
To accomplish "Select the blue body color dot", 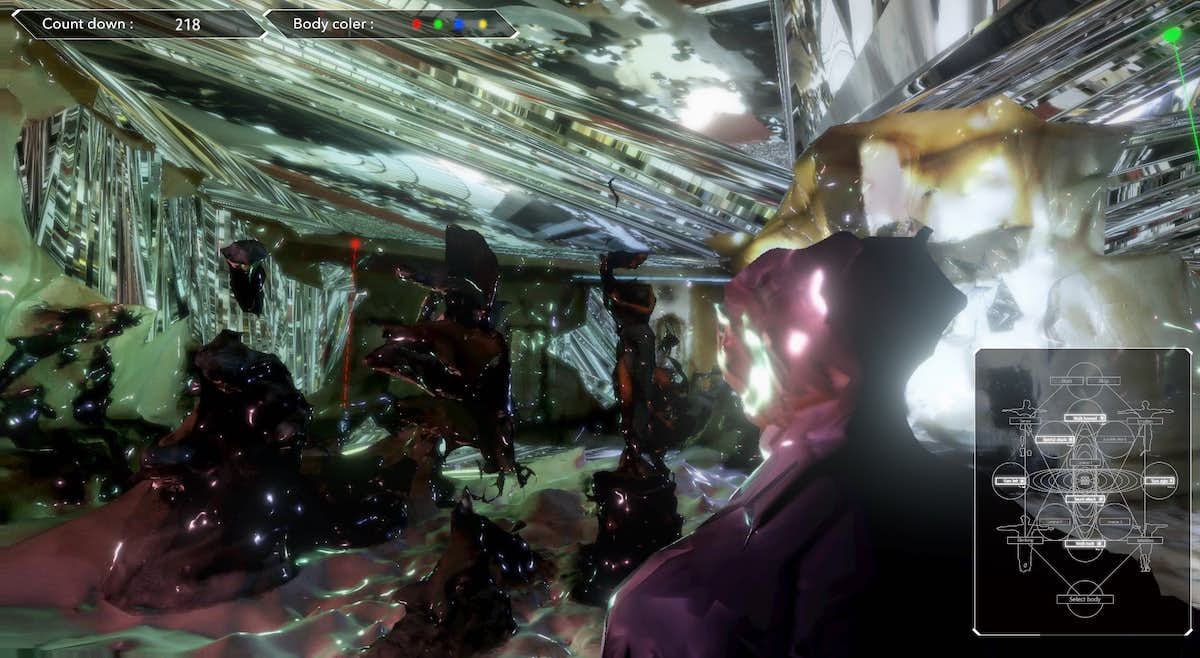I will (x=459, y=24).
